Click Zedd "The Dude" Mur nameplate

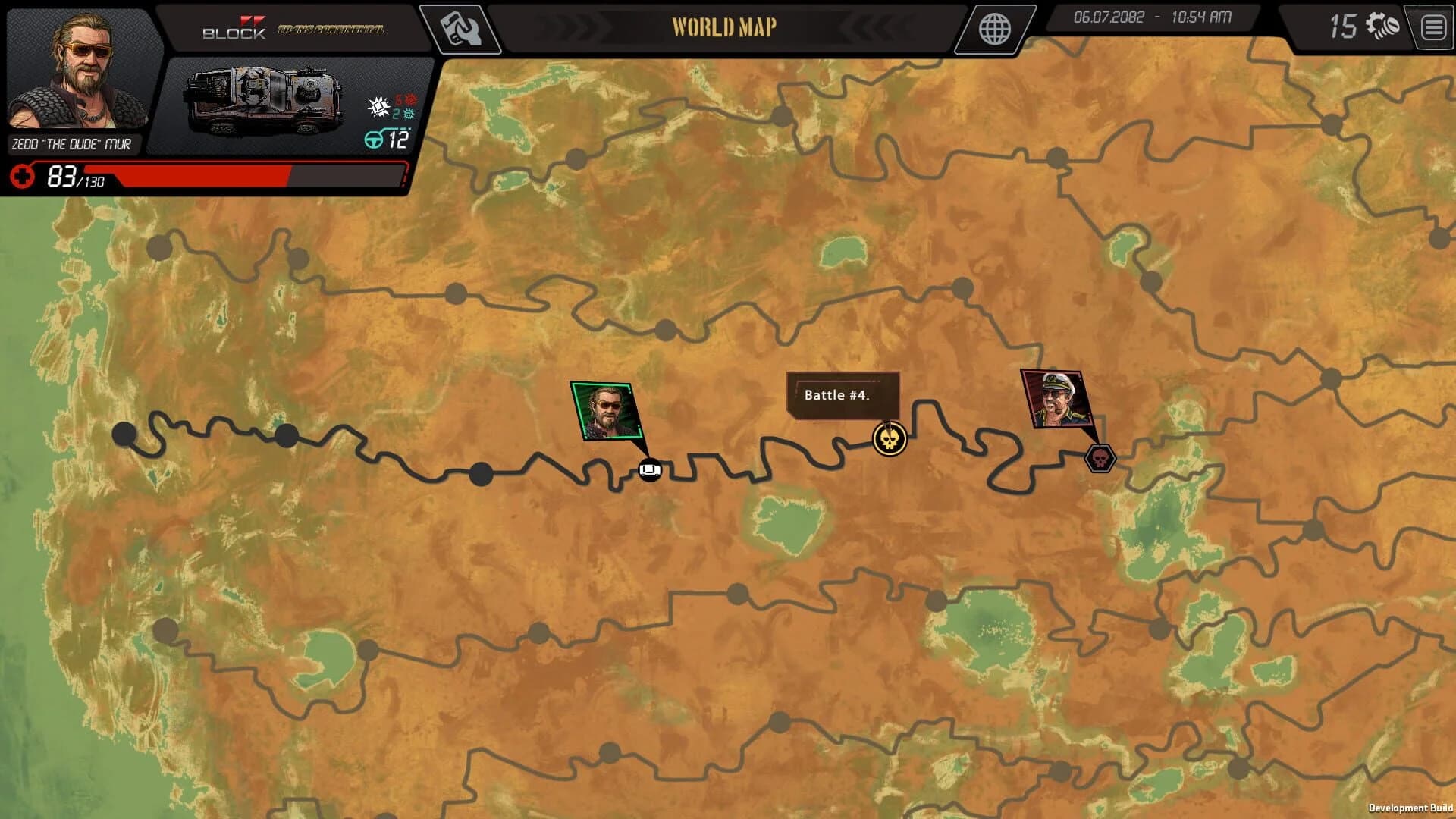point(72,143)
